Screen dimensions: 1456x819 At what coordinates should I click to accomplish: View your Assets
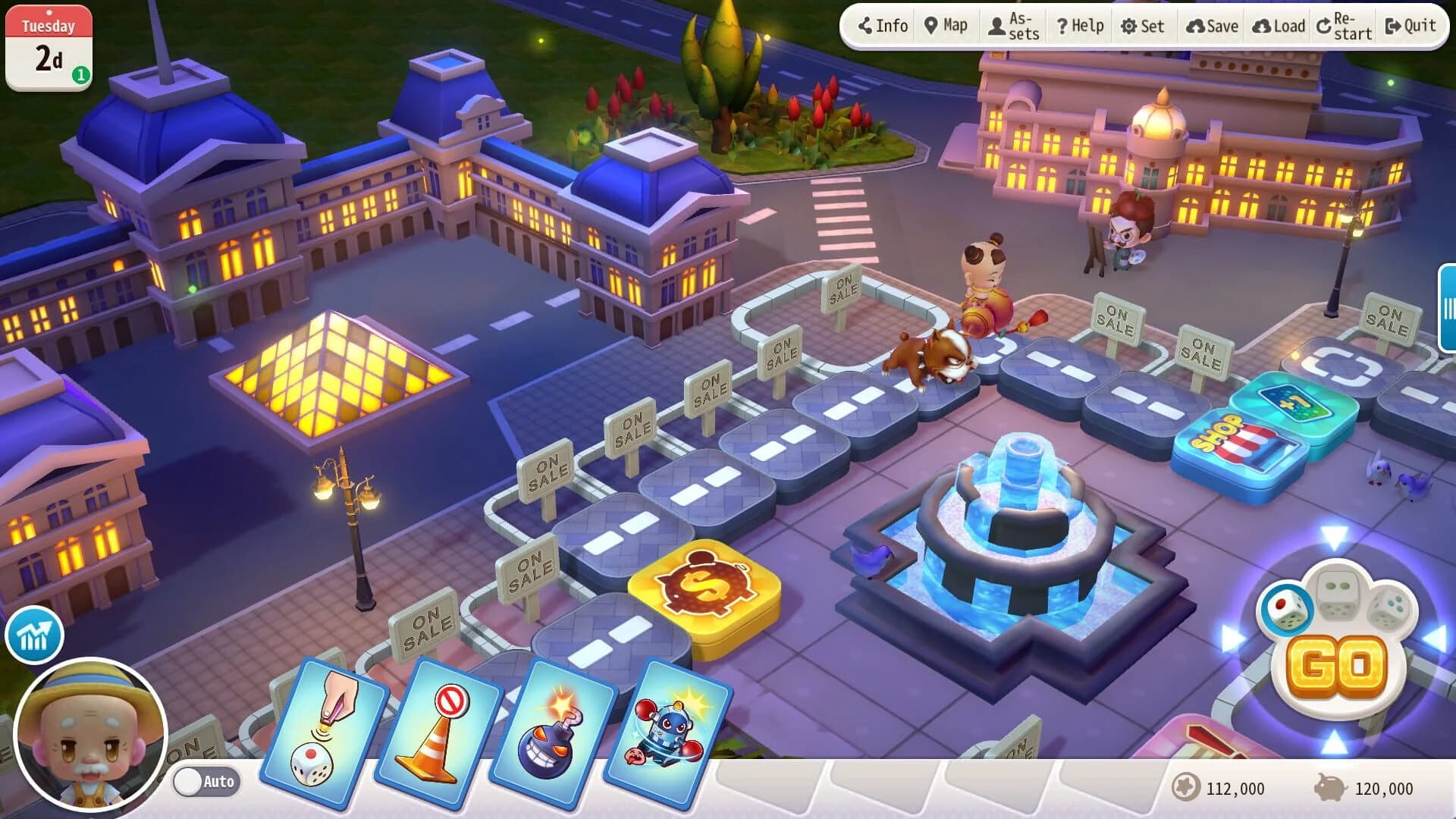1014,25
